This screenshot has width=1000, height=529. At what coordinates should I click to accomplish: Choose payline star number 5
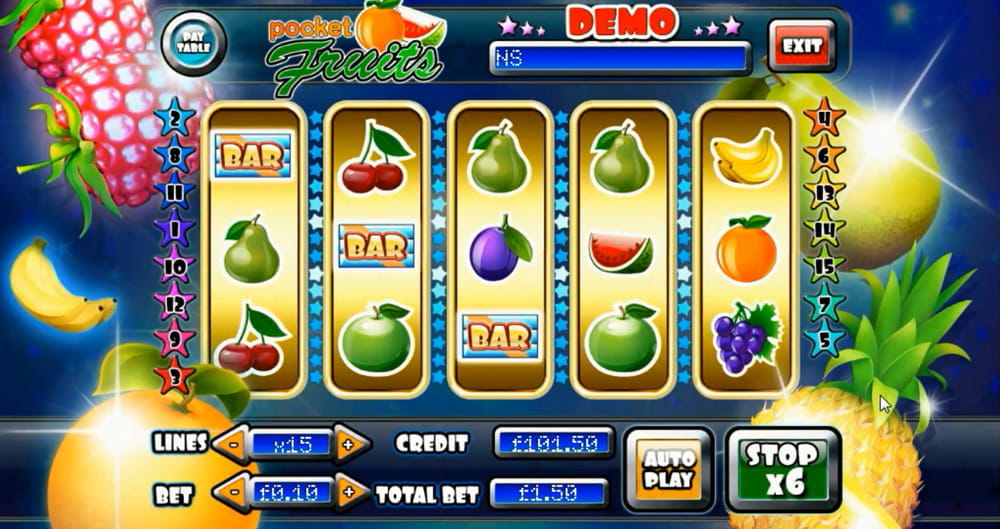825,337
